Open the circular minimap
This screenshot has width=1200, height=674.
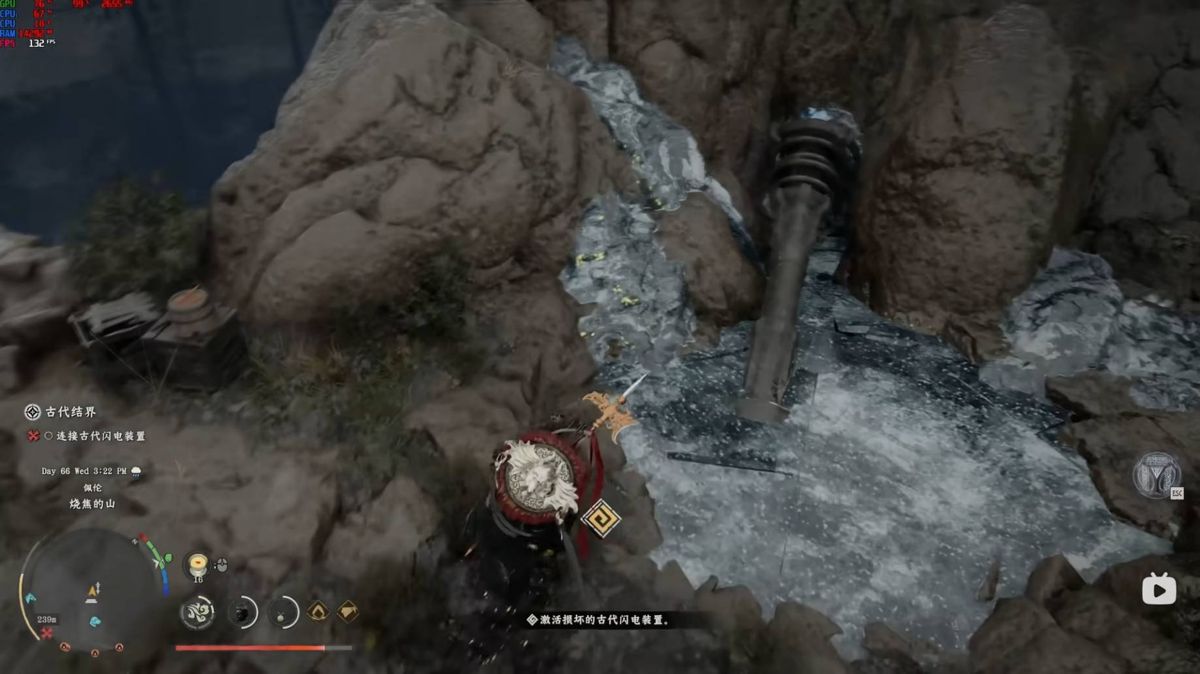point(92,587)
